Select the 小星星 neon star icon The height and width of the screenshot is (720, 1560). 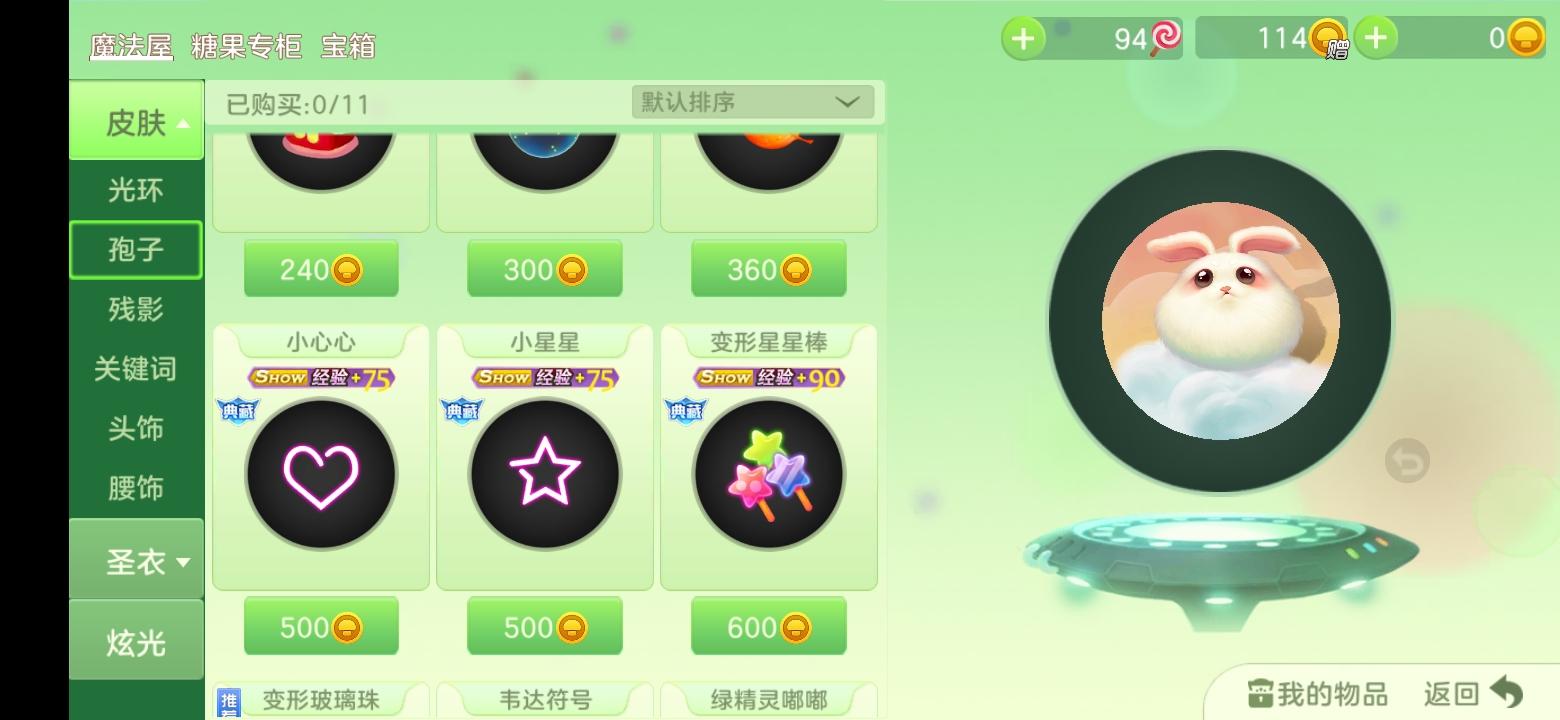click(x=544, y=474)
